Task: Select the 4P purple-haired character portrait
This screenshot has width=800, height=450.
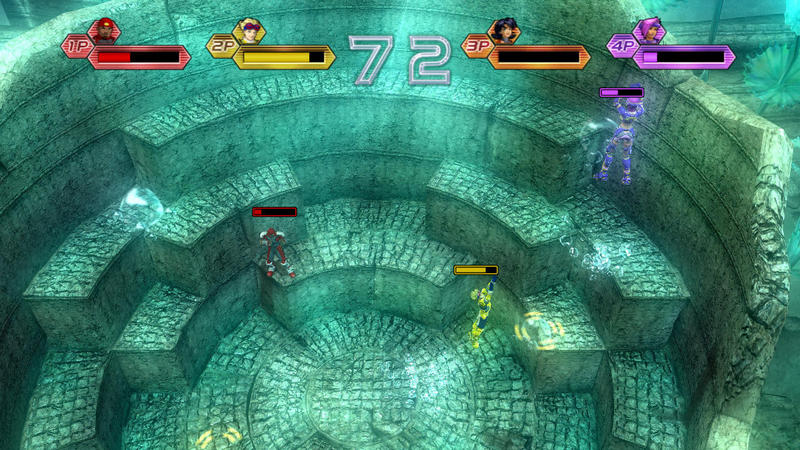Action: 650,30
